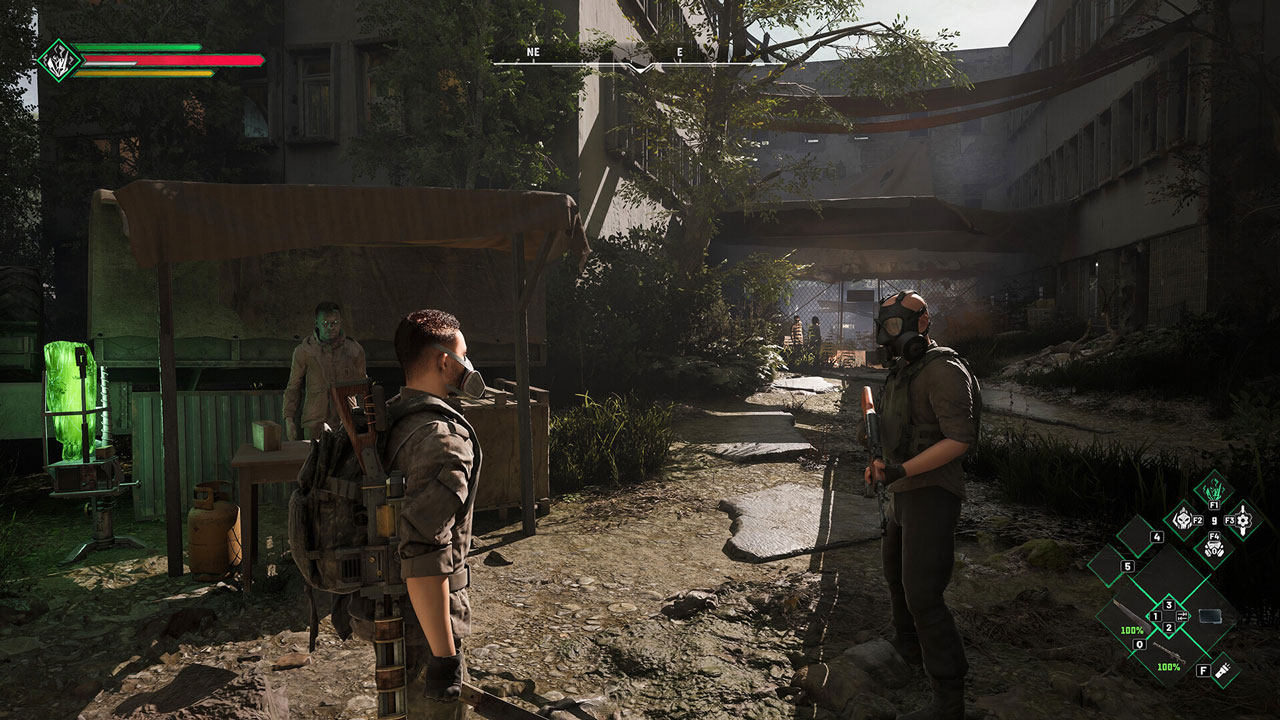Click the player emblem portrait top-left

(x=60, y=58)
